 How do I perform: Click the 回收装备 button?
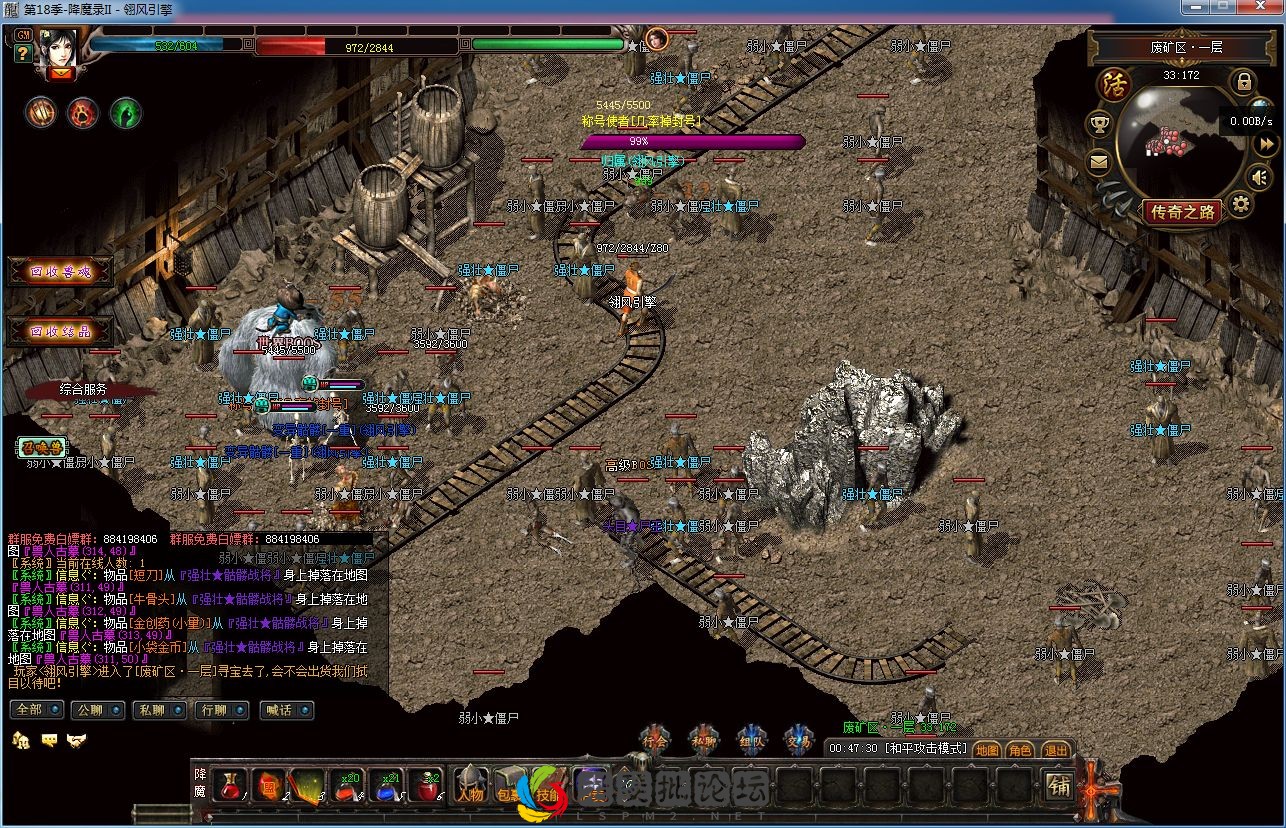pos(60,332)
